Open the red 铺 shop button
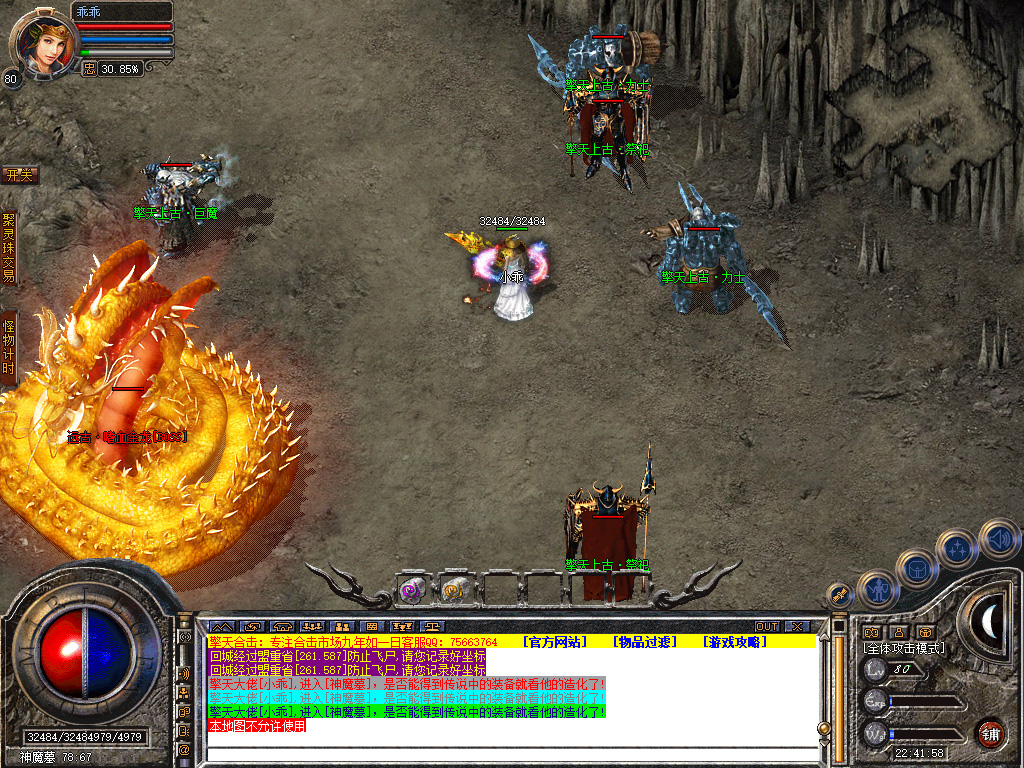Screen dimensions: 1024x768 coord(990,732)
